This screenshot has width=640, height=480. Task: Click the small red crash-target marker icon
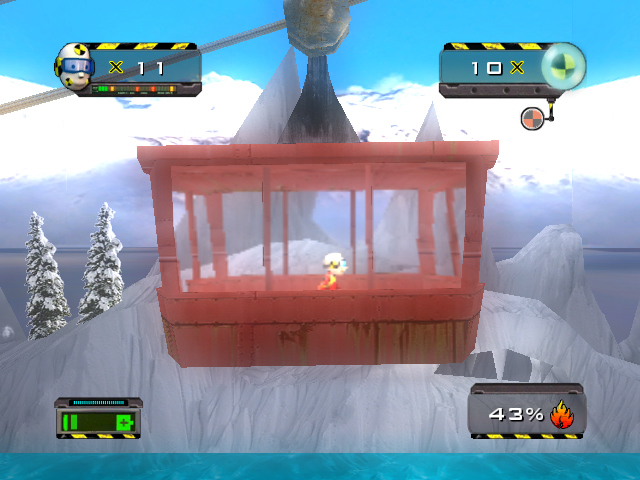(x=533, y=118)
